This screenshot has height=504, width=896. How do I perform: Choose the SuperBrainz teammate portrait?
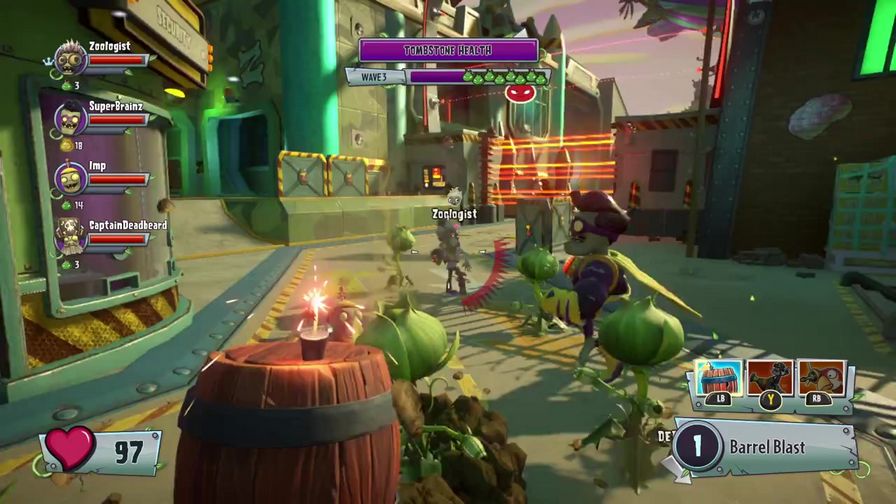pyautogui.click(x=70, y=119)
